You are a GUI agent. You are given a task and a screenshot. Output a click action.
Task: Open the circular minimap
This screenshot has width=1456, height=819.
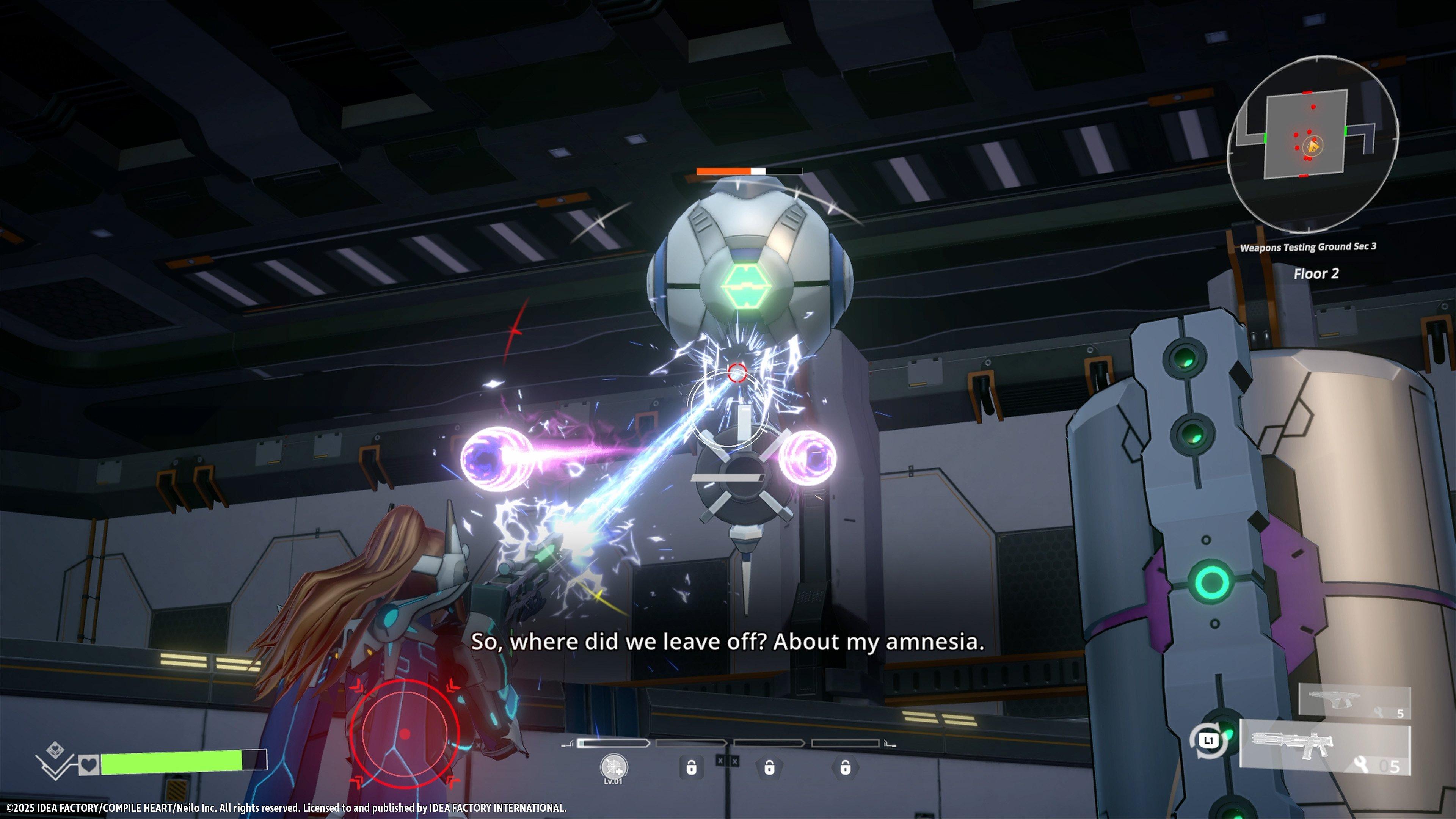pos(1313,144)
